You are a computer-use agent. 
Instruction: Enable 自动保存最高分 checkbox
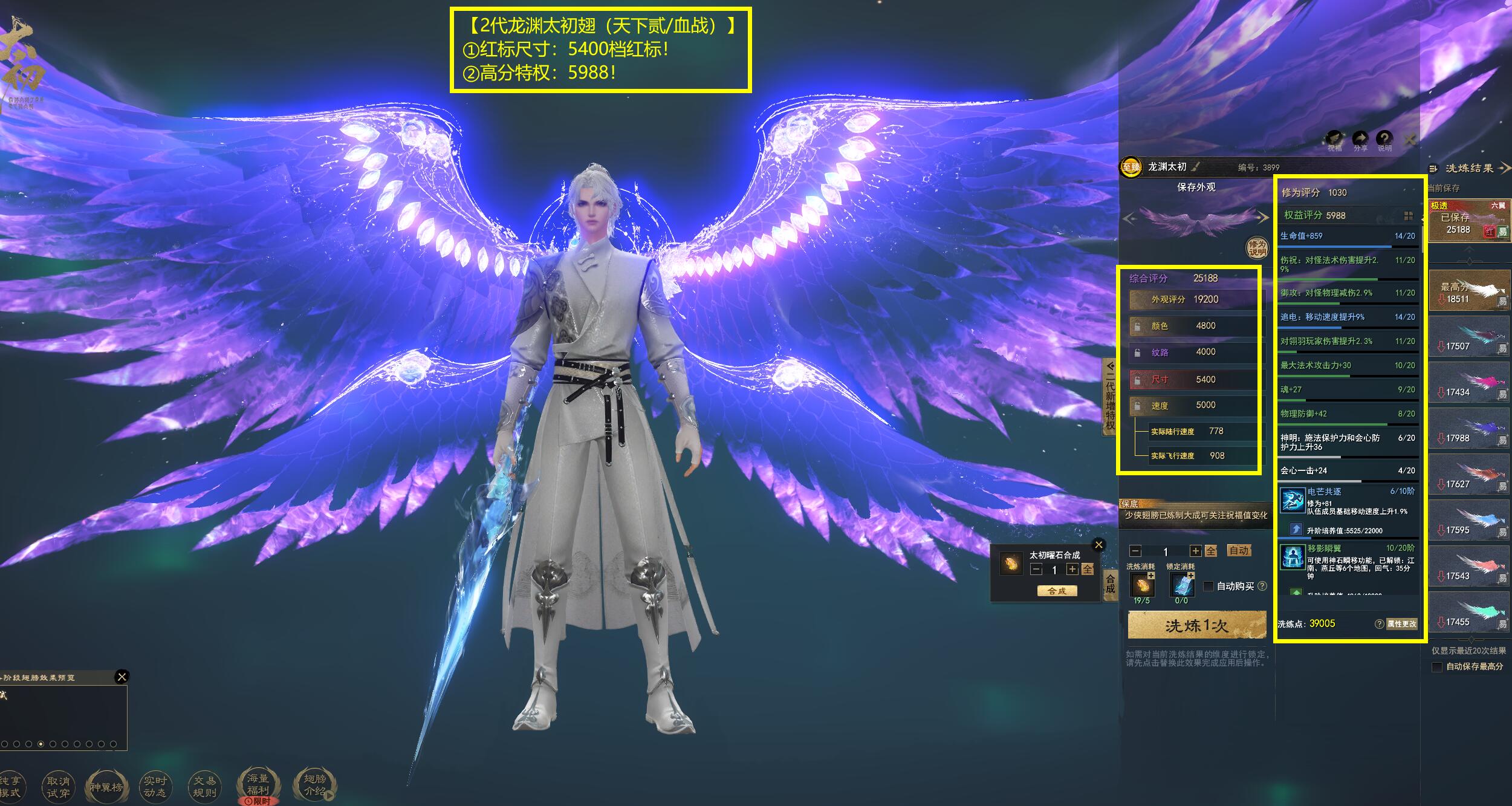coord(1437,667)
